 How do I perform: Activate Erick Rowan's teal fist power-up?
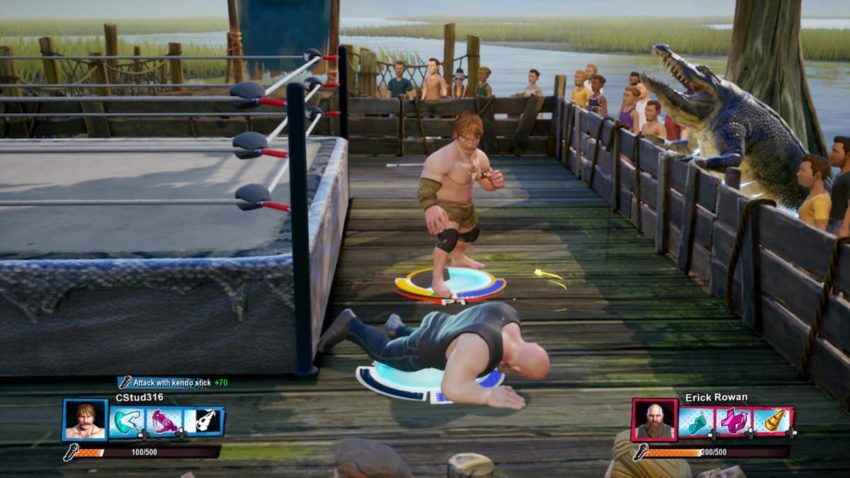click(x=695, y=421)
